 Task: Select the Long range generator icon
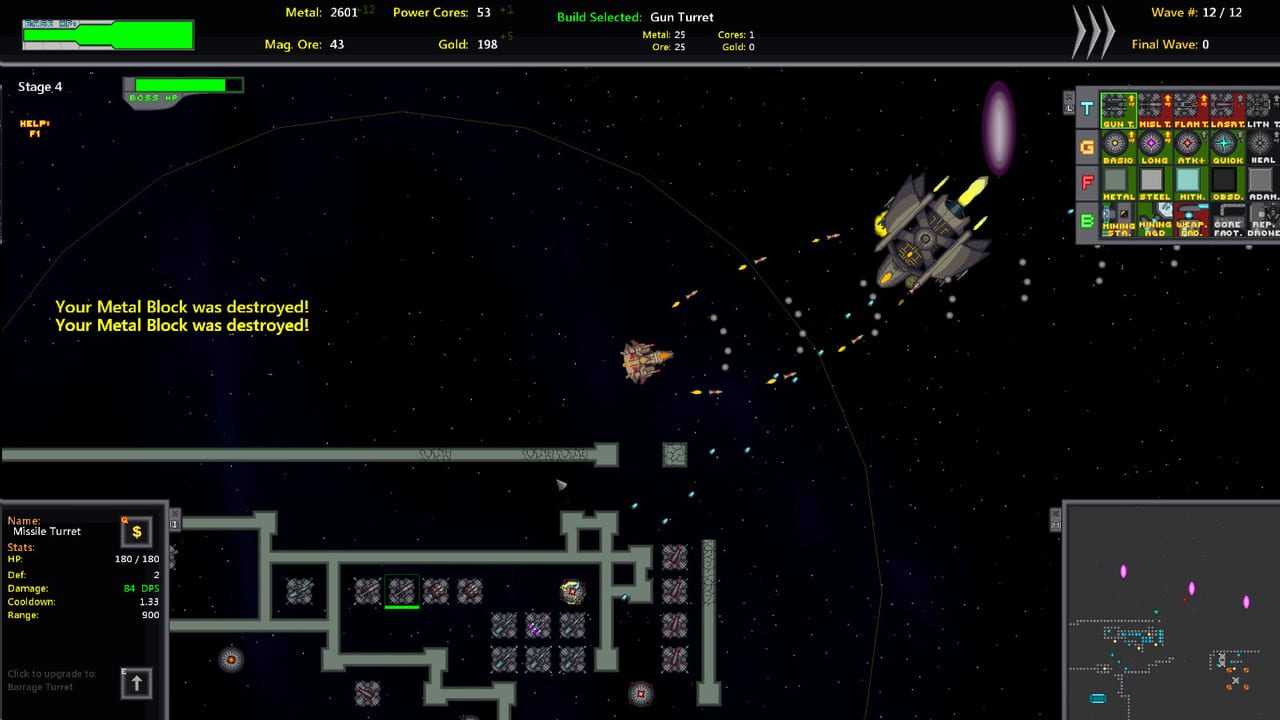[1153, 145]
